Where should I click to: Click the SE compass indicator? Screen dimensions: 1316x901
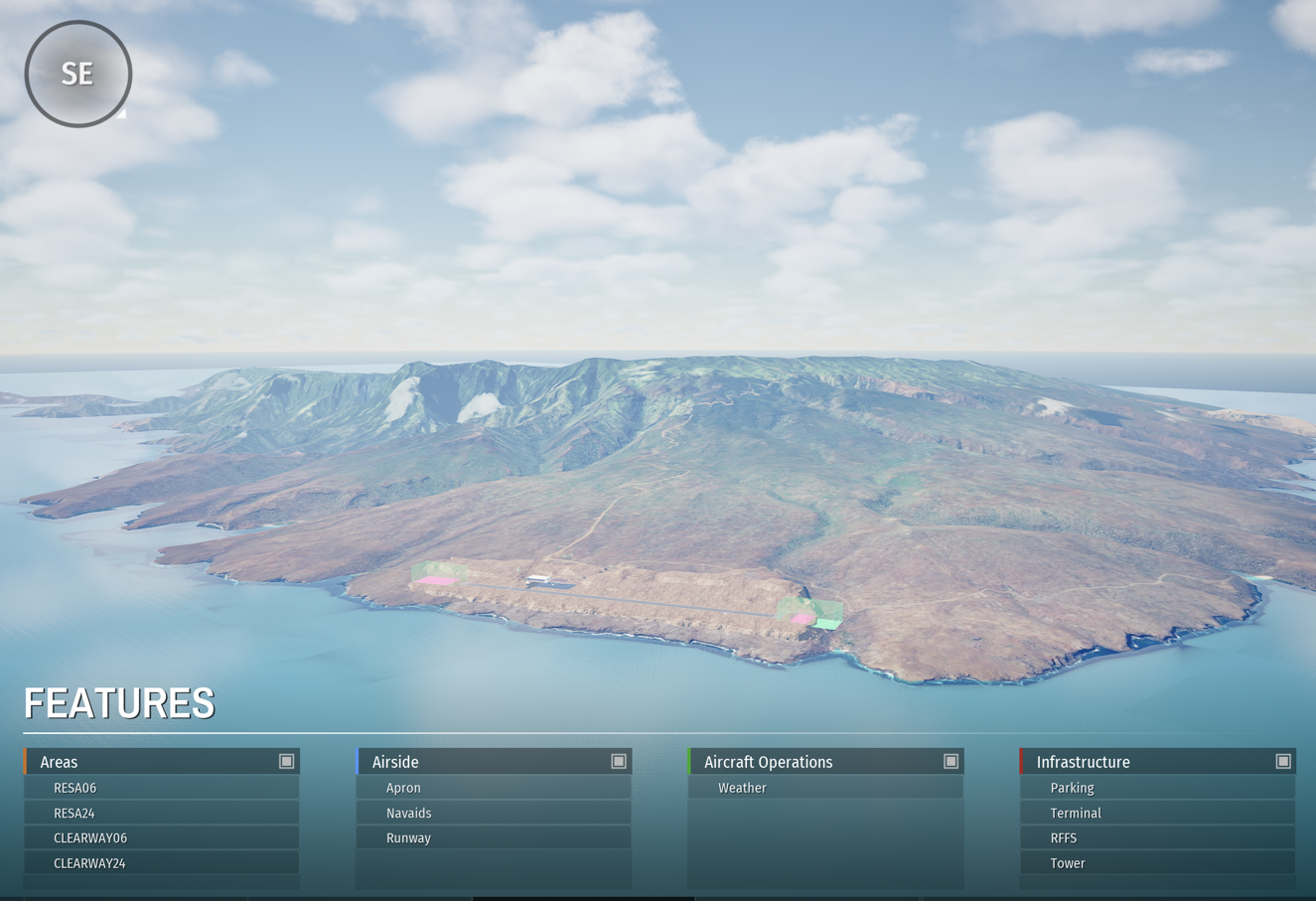point(77,74)
